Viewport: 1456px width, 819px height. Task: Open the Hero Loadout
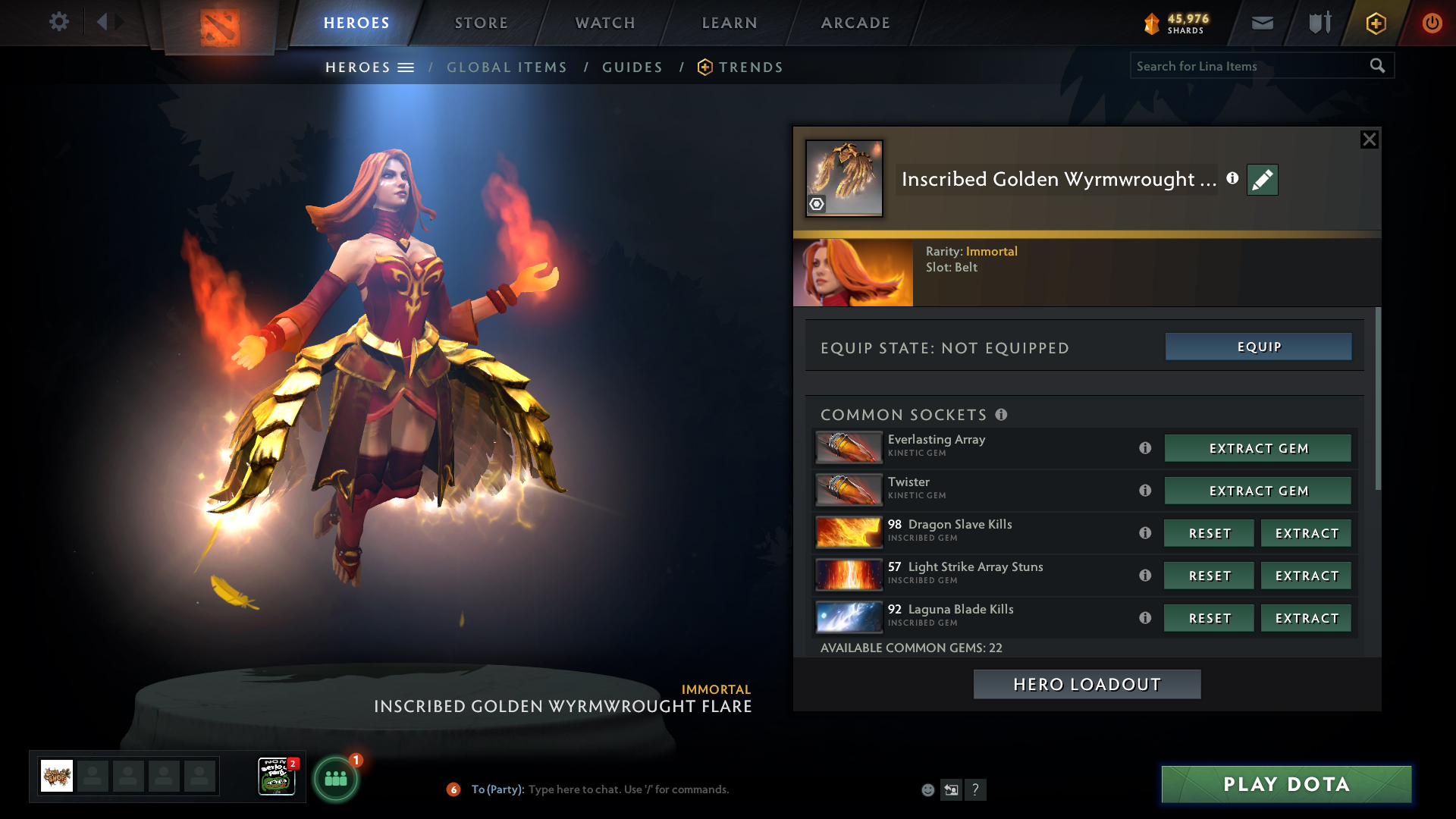(1087, 684)
